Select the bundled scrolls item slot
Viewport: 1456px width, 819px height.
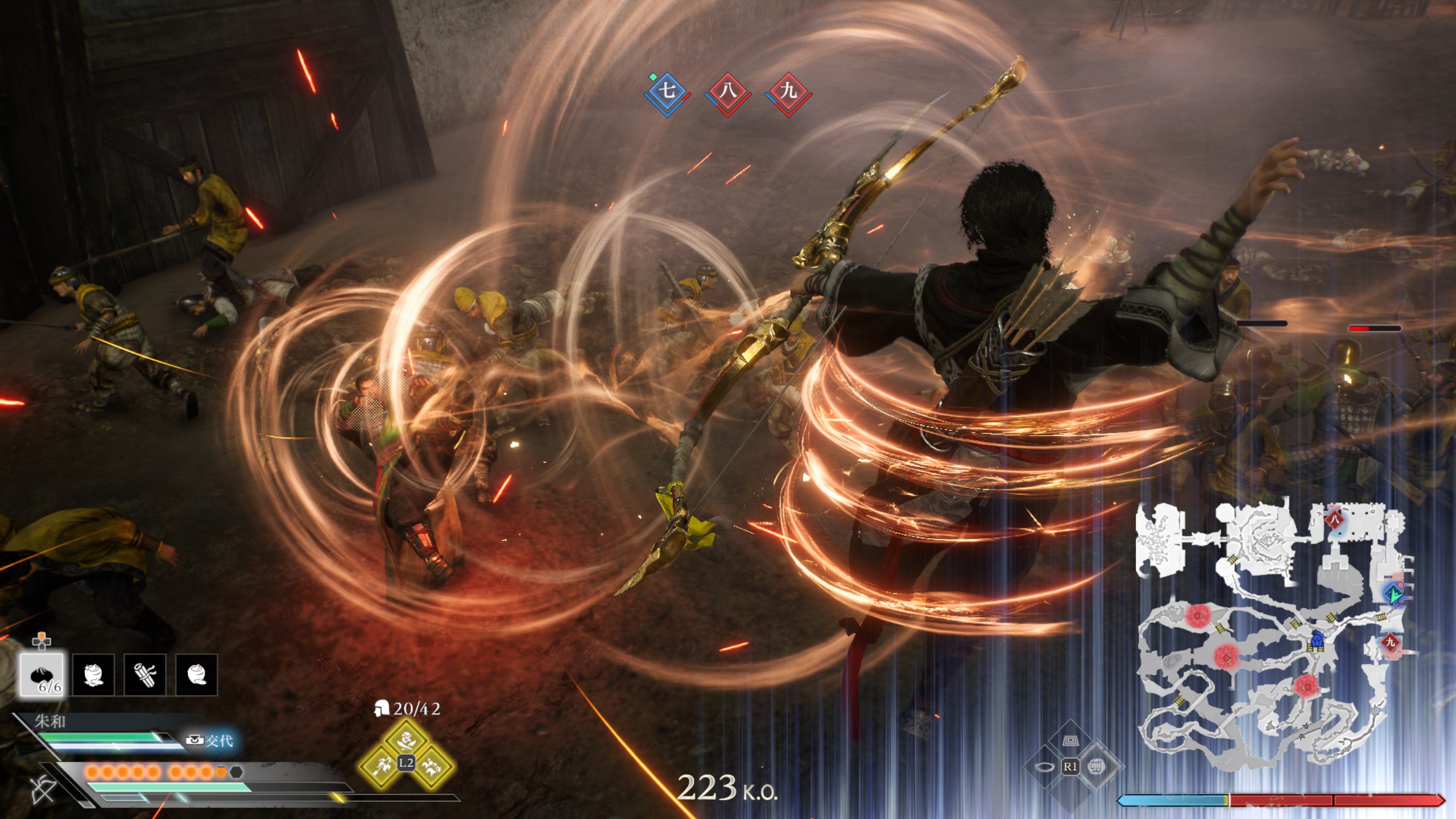click(144, 675)
